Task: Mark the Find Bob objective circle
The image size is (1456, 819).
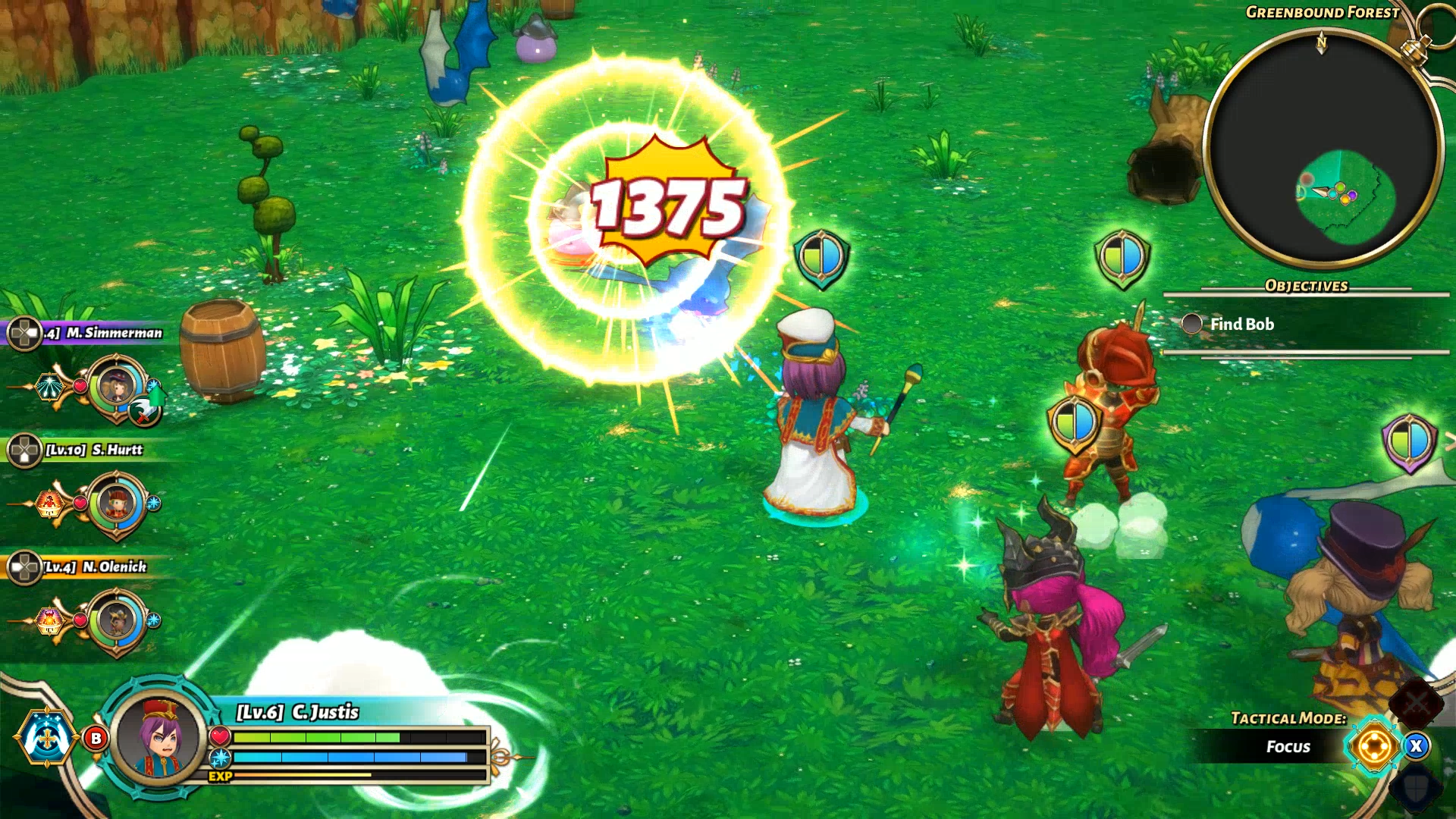Action: click(1191, 325)
